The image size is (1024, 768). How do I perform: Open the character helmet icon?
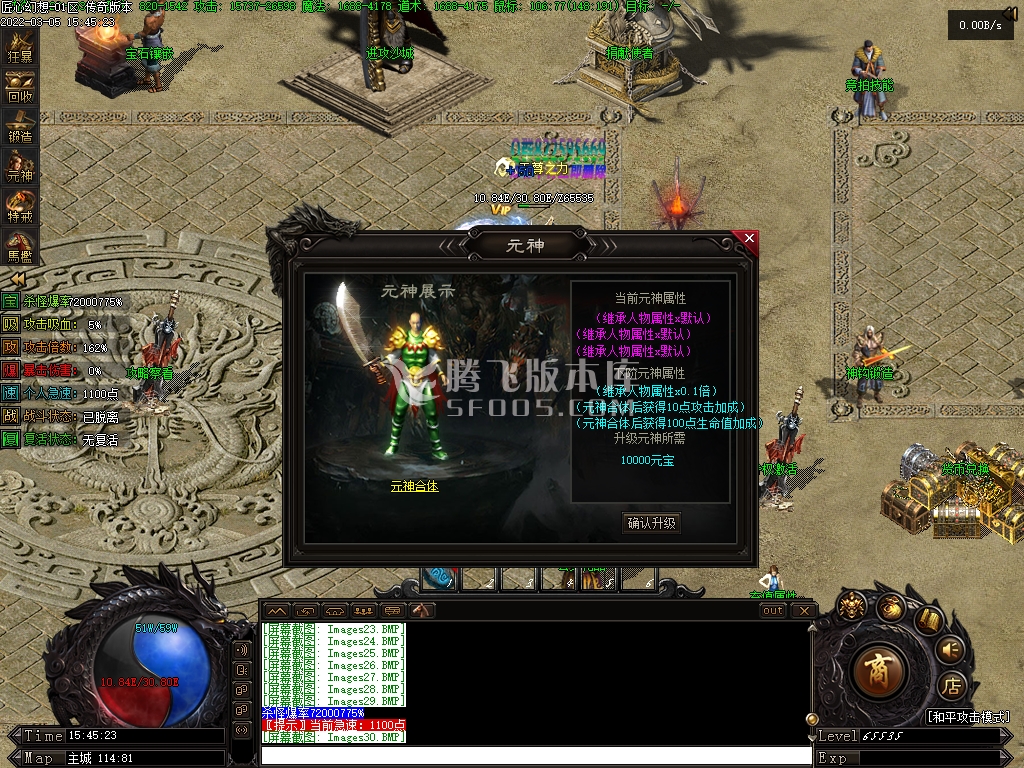[x=852, y=604]
